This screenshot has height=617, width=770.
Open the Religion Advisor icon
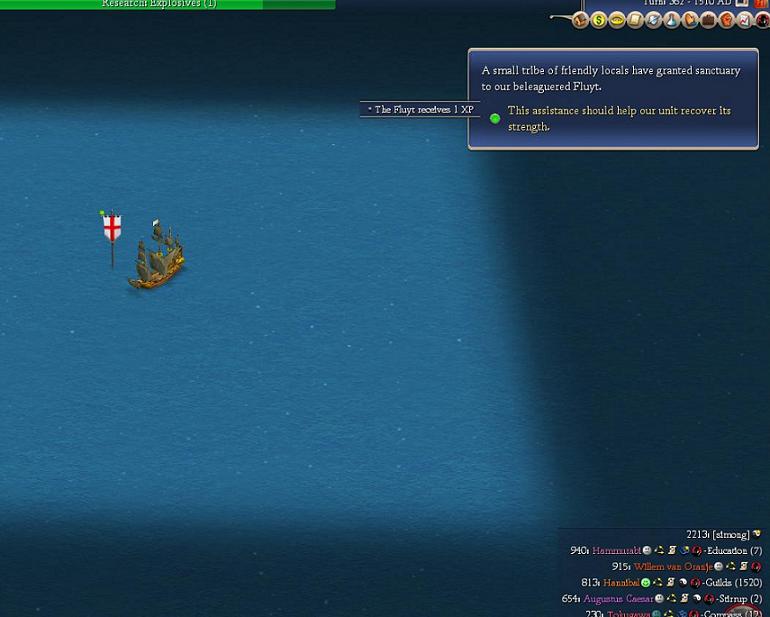point(689,20)
